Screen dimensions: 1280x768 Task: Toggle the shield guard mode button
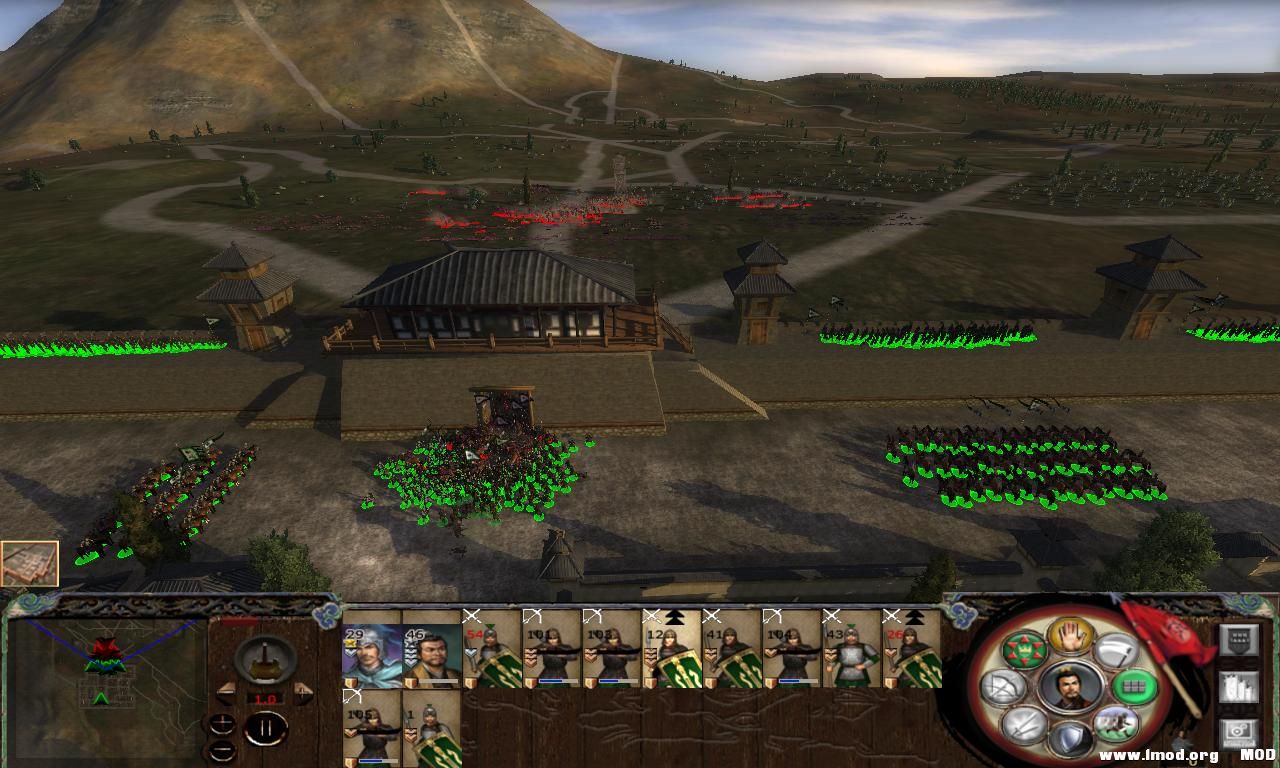[x=1069, y=739]
